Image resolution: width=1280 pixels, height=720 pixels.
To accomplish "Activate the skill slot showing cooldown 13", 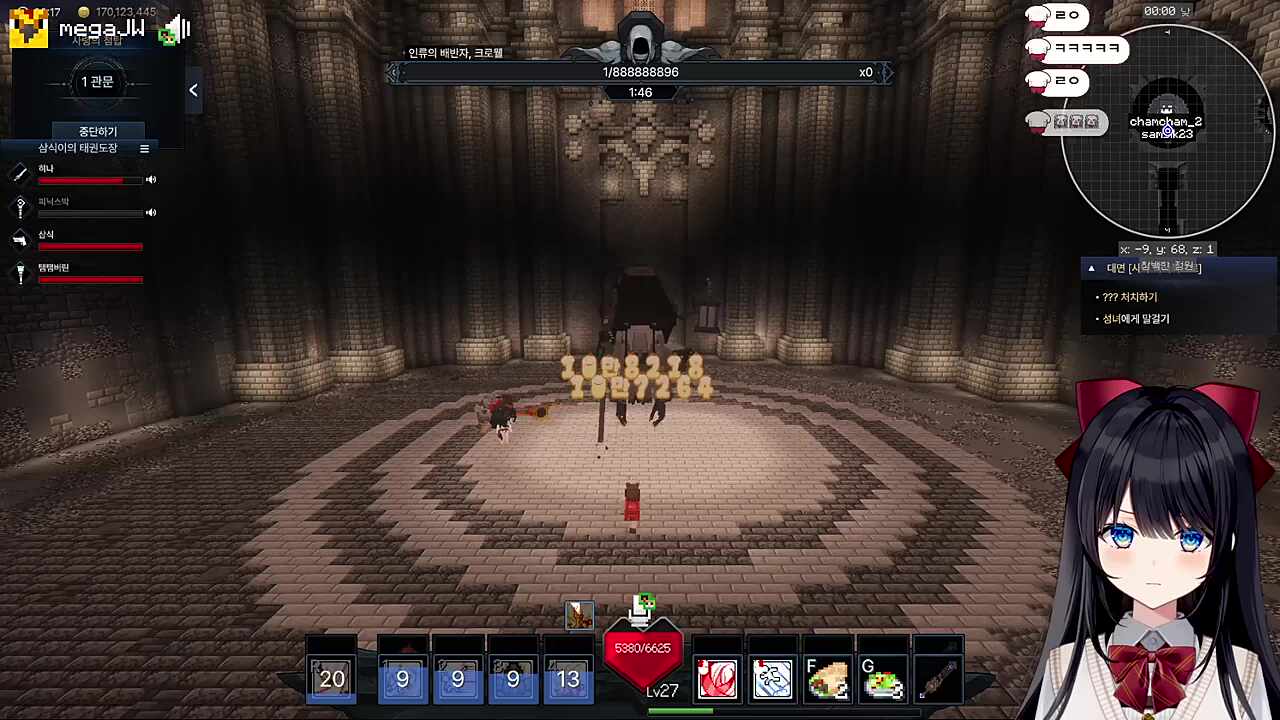I will coord(568,679).
